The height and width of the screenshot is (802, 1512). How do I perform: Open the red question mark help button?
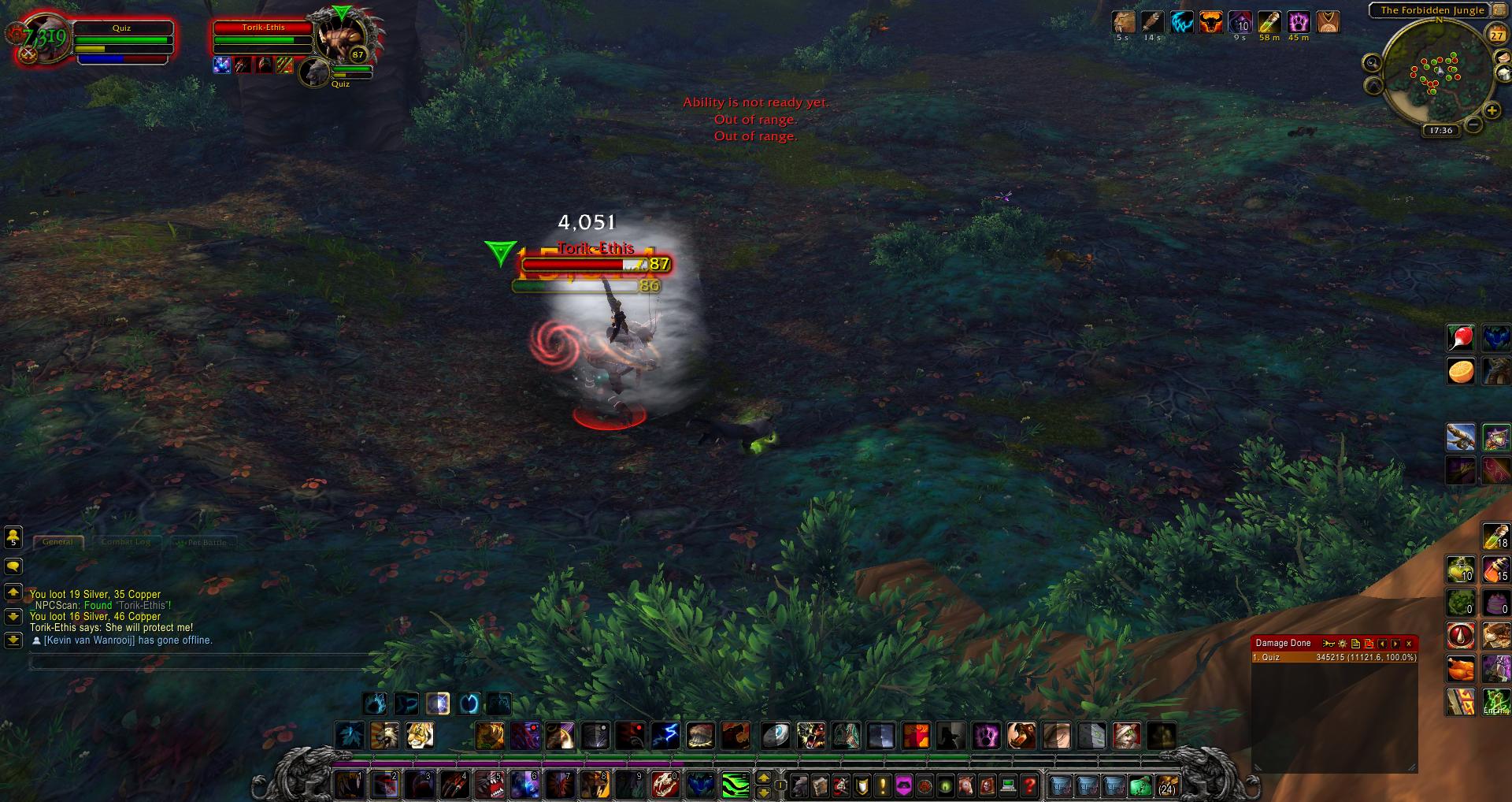pos(1028,785)
